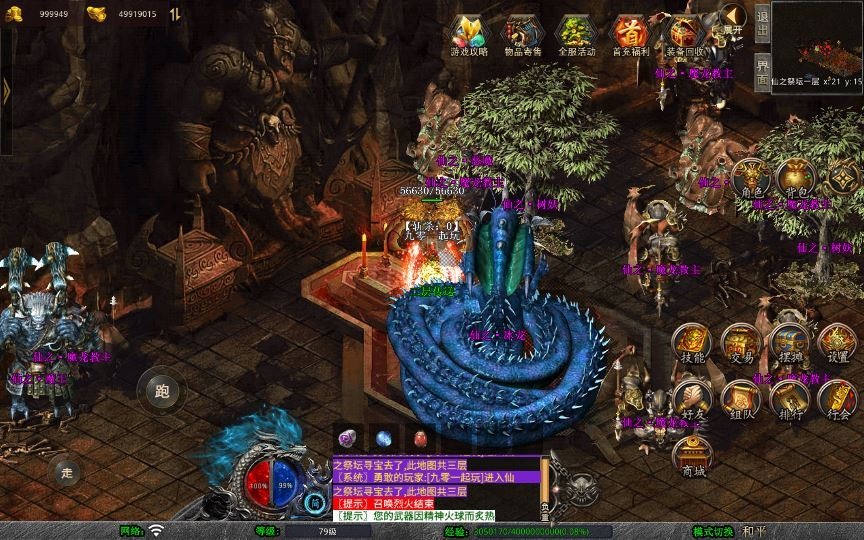Open the 设置 settings menu
The height and width of the screenshot is (540, 864).
(x=838, y=345)
